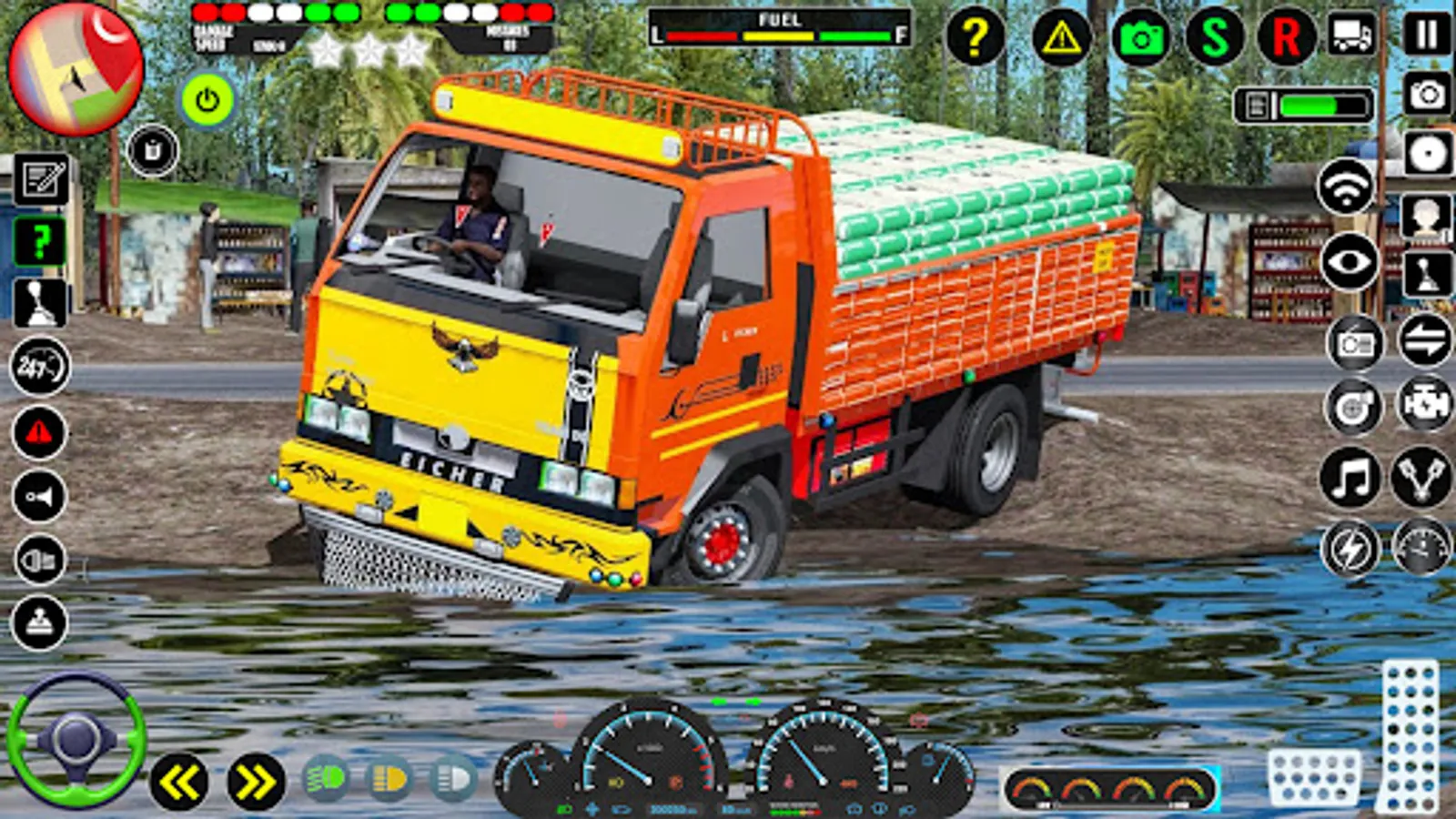1456x819 pixels.
Task: Toggle the green fog lights
Action: pyautogui.click(x=326, y=779)
